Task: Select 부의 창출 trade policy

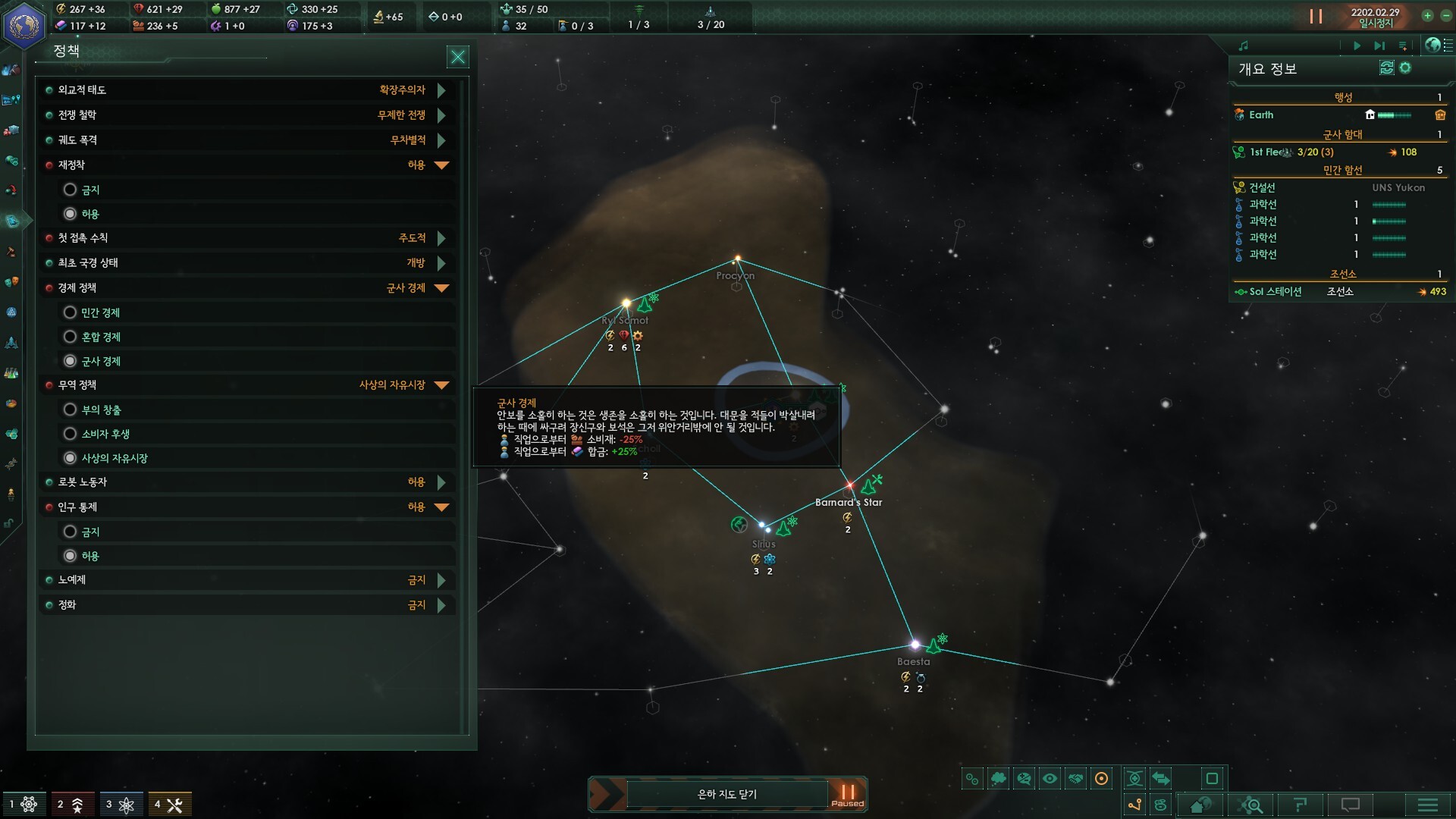Action: pyautogui.click(x=71, y=409)
